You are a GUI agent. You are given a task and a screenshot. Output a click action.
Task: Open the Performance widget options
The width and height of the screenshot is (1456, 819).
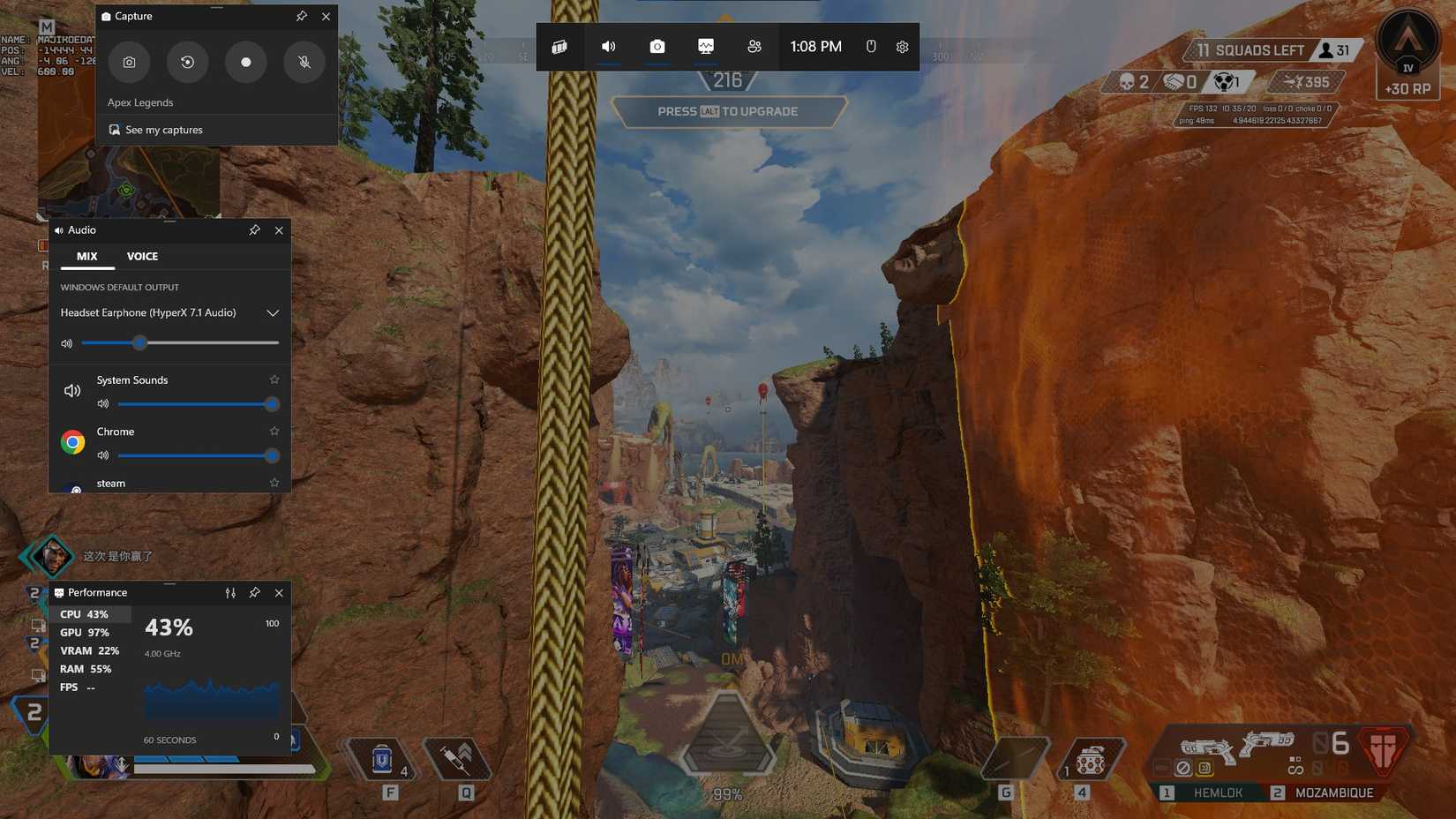click(230, 592)
